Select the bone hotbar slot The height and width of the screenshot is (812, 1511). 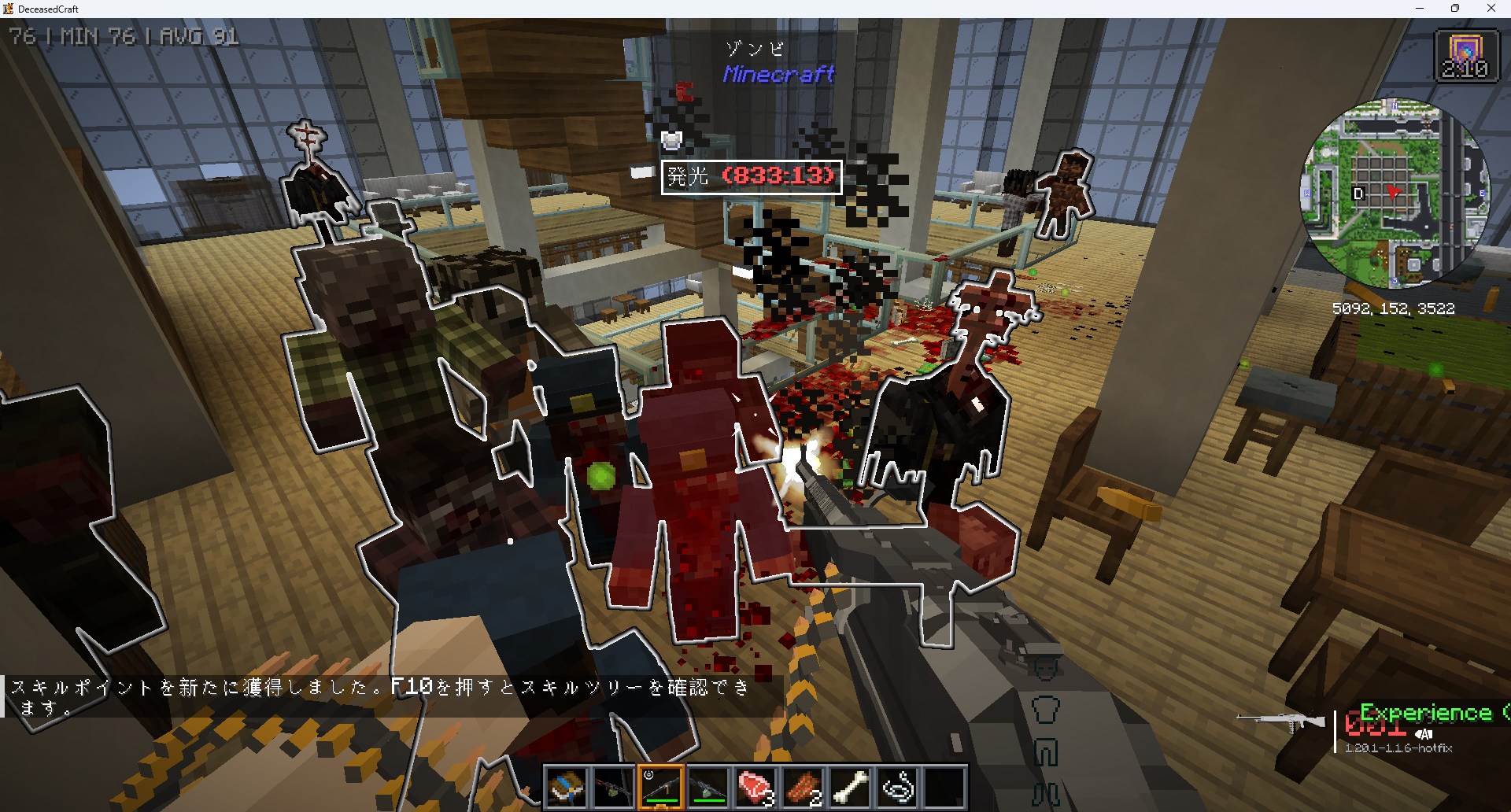click(850, 787)
